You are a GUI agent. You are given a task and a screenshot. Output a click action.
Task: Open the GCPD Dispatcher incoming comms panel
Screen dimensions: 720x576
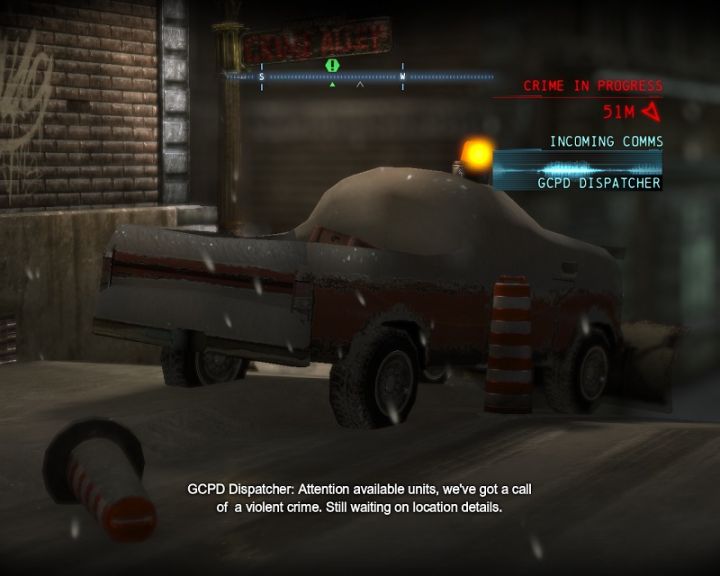coord(579,169)
